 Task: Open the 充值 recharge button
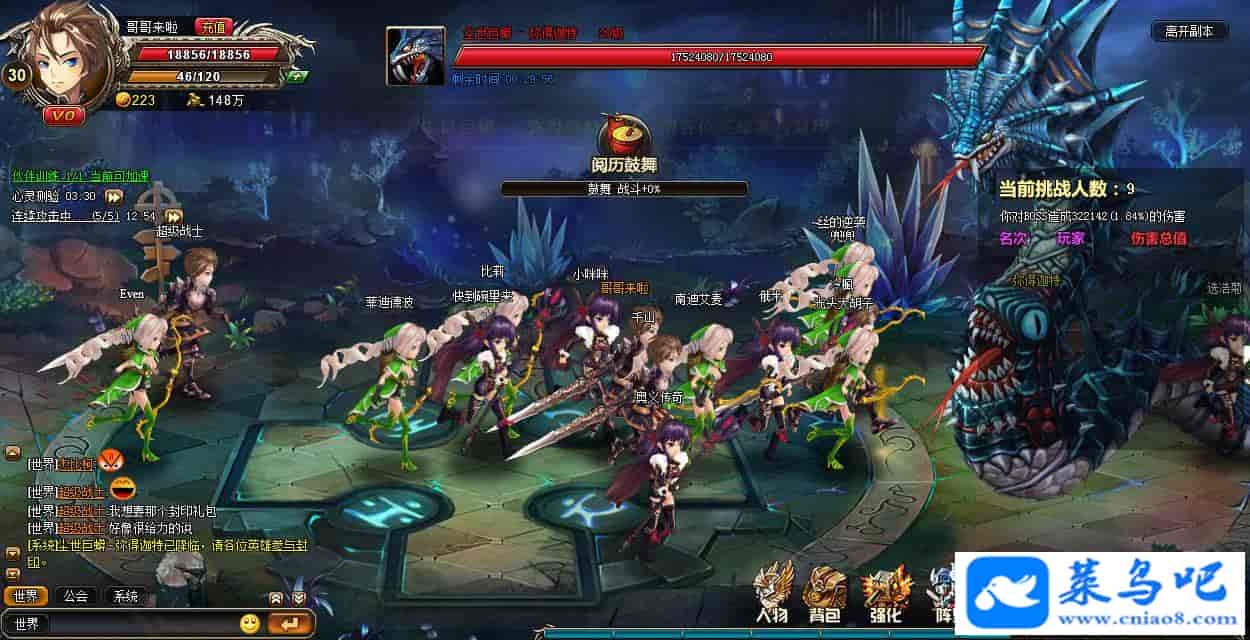[x=215, y=27]
